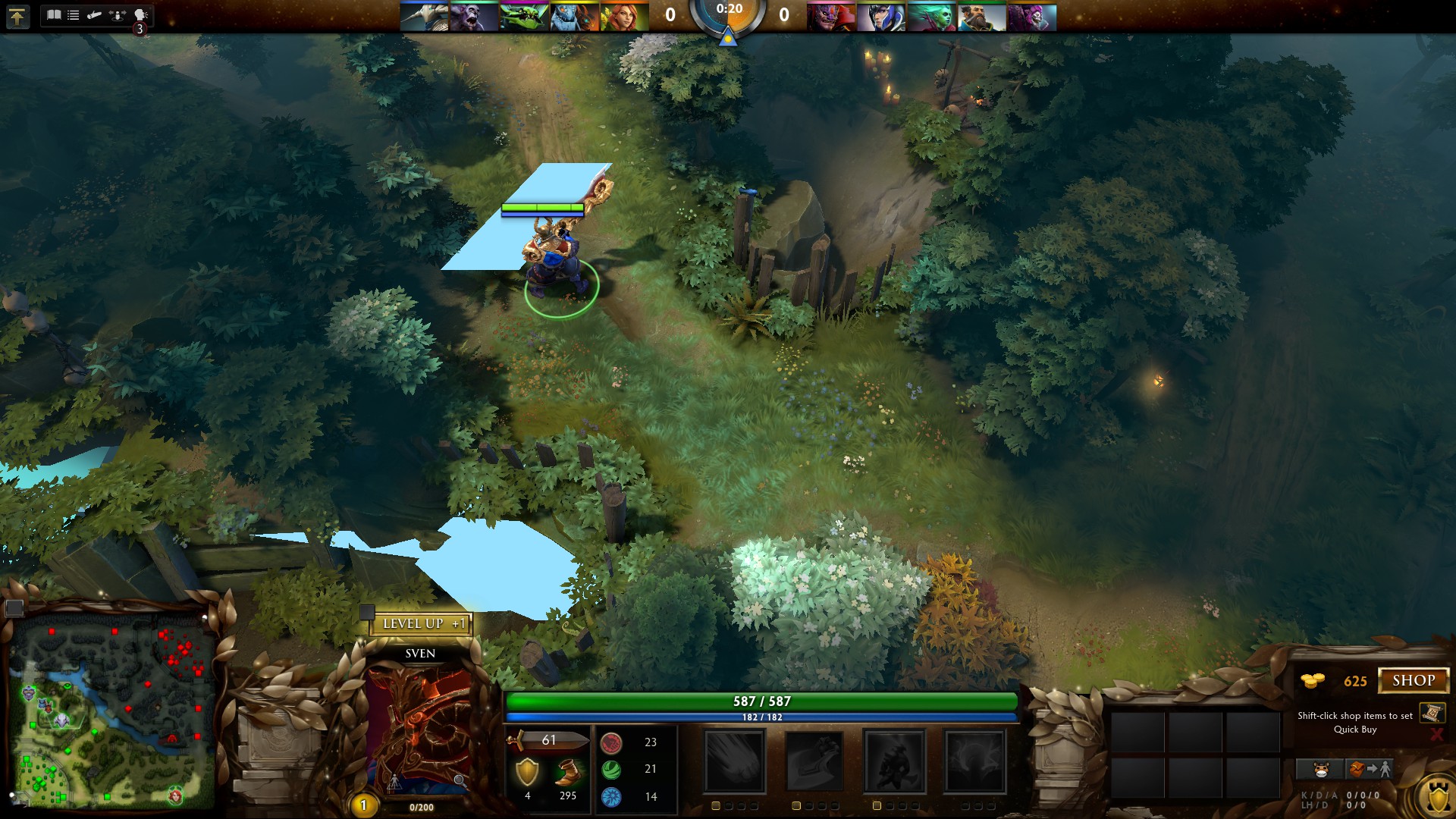Select Windranger's portrait in the top bar
The height and width of the screenshot is (819, 1456).
pyautogui.click(x=623, y=17)
